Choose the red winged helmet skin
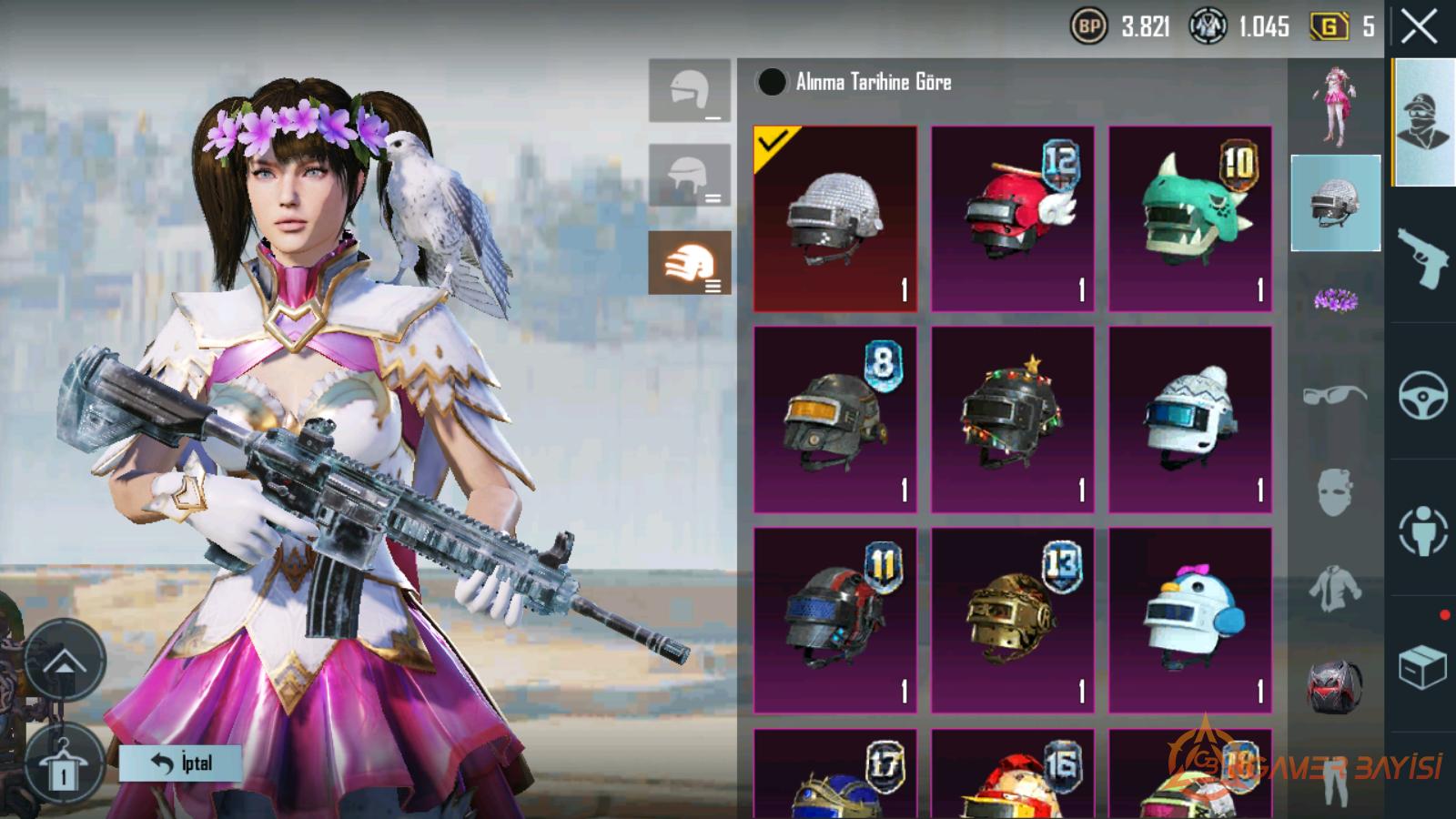Image resolution: width=1456 pixels, height=819 pixels. (1012, 219)
